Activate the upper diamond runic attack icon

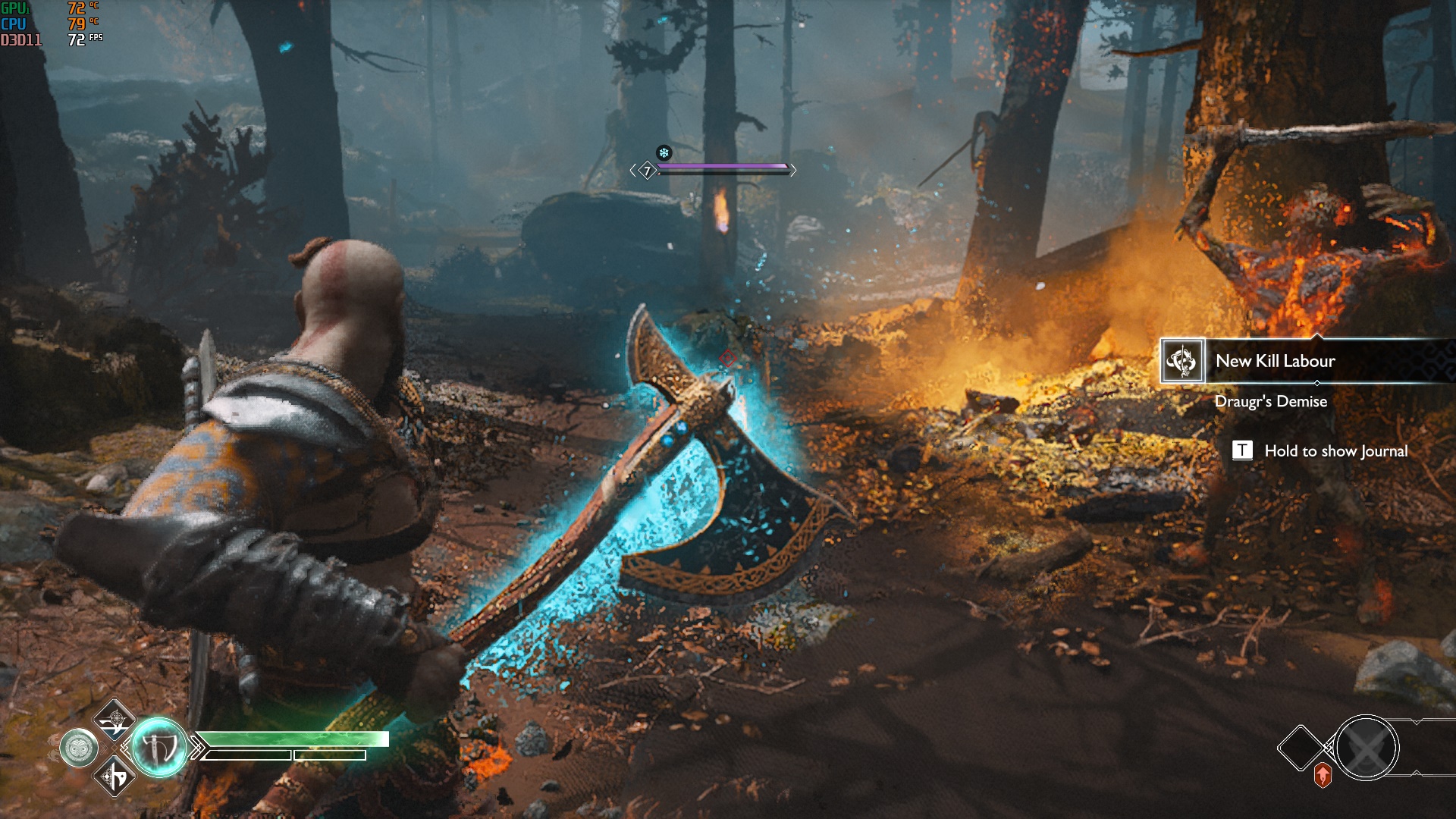tap(115, 720)
